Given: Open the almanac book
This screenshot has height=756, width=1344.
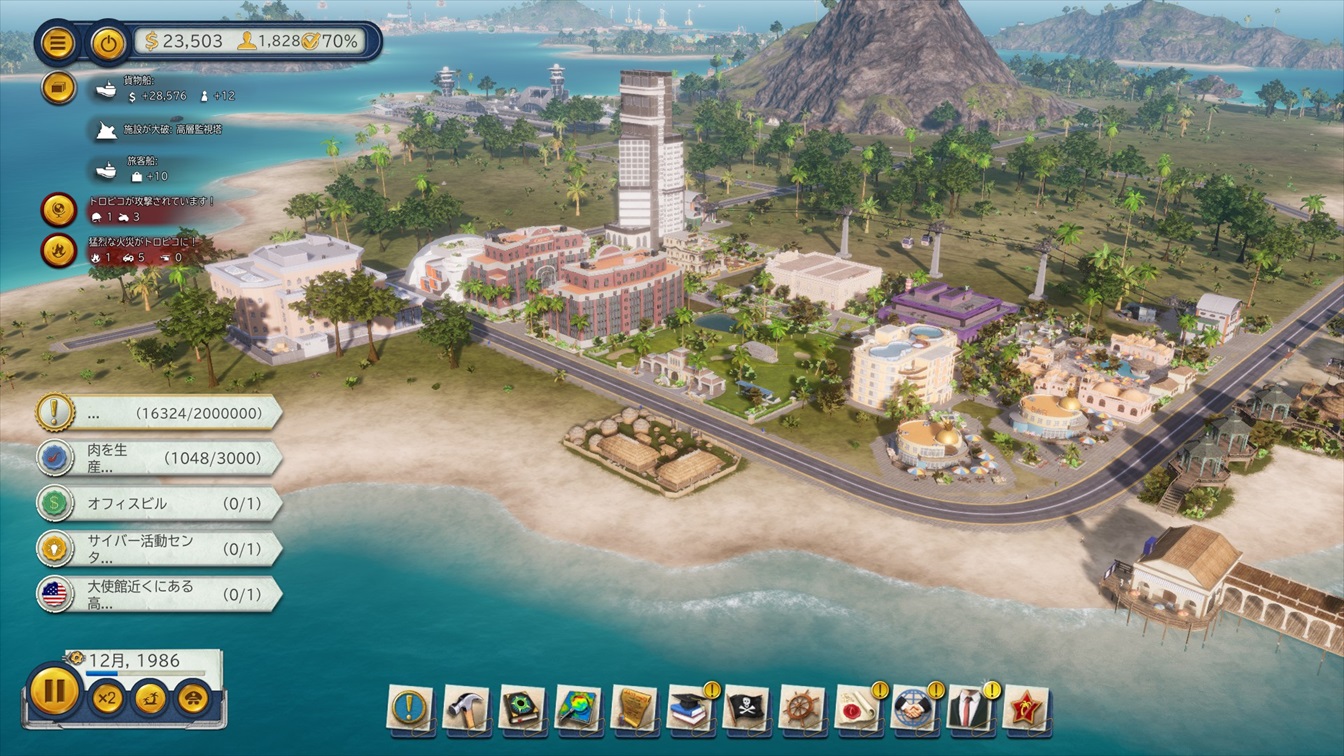Looking at the screenshot, I should click(522, 708).
